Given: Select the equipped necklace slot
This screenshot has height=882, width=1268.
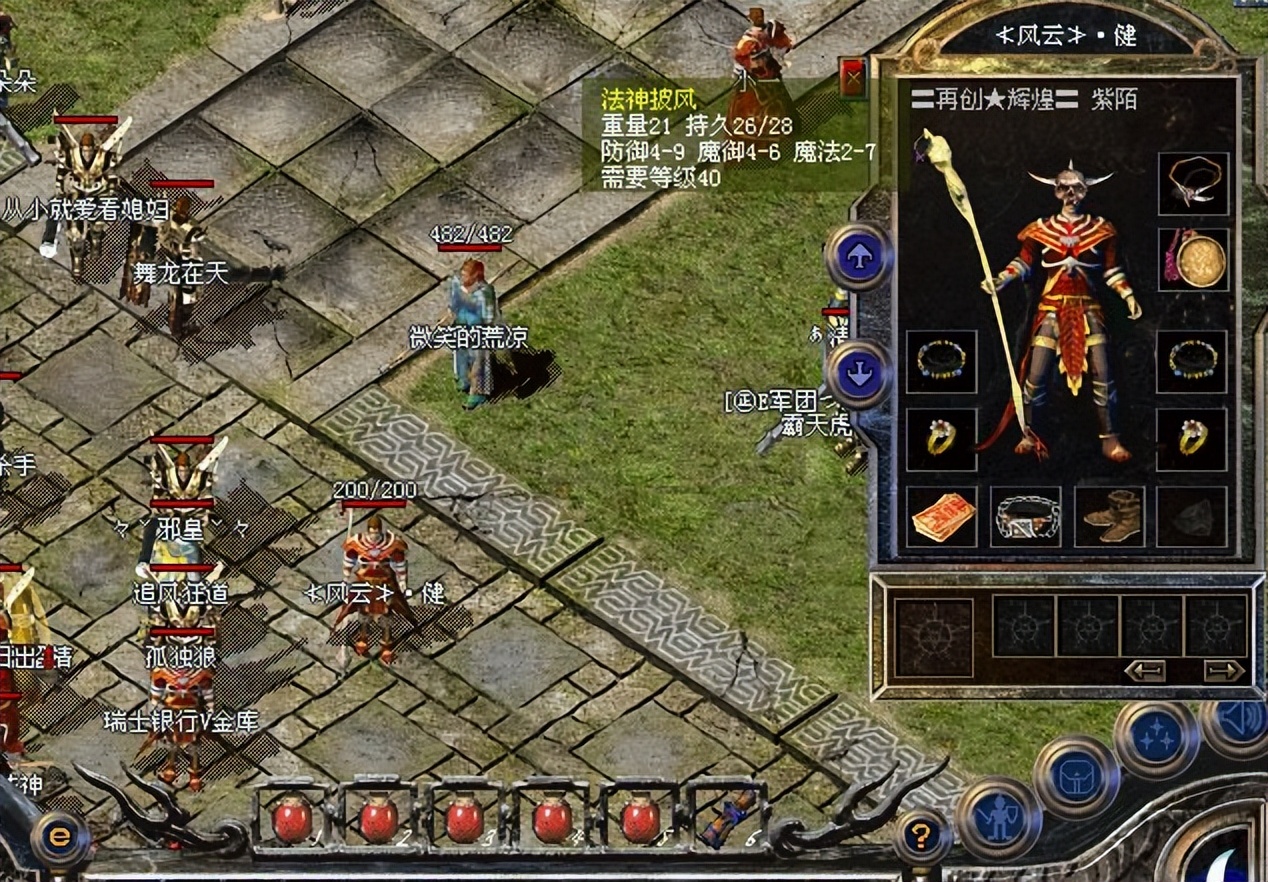Looking at the screenshot, I should click(1193, 184).
